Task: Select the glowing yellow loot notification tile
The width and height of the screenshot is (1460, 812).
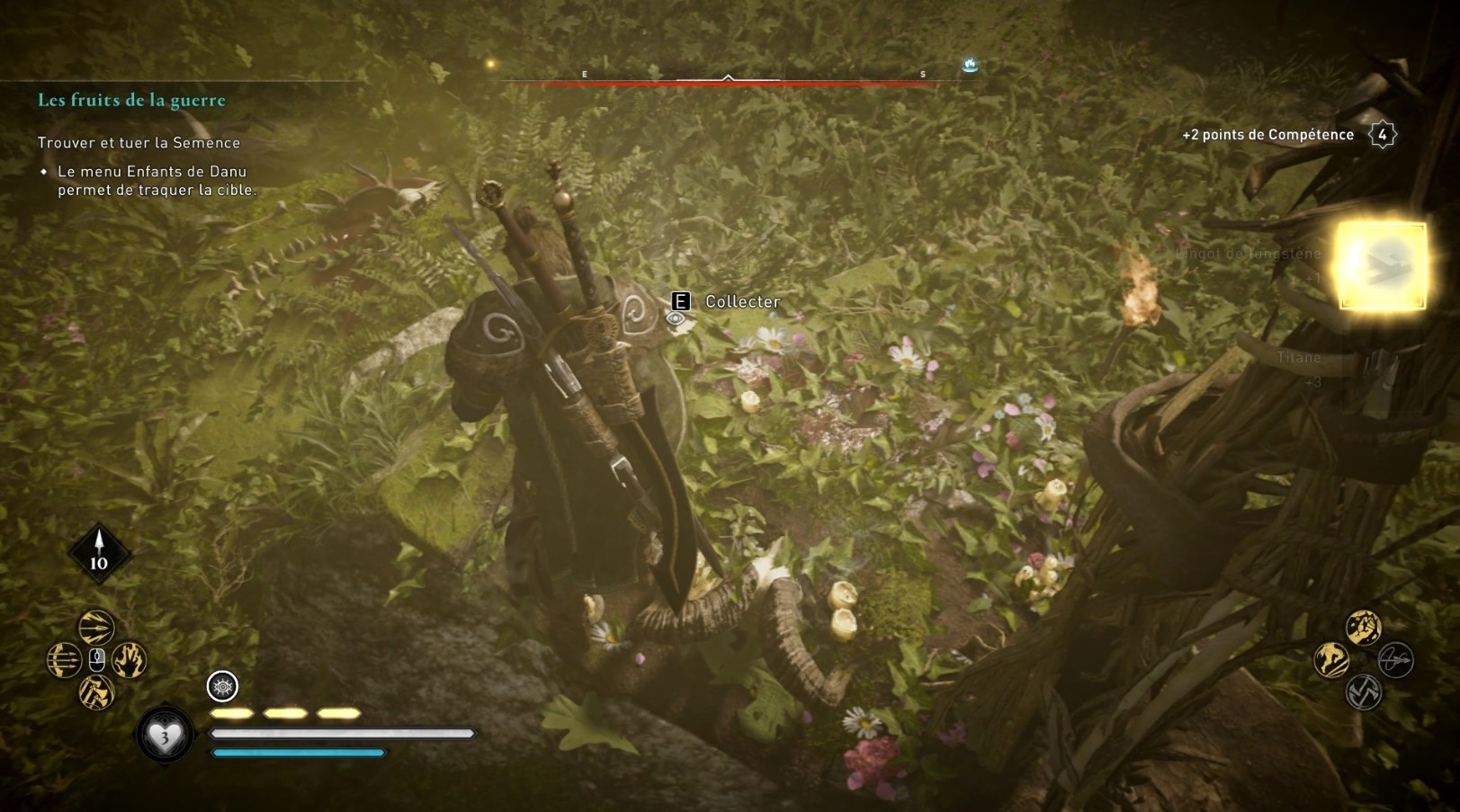Action: 1382,265
